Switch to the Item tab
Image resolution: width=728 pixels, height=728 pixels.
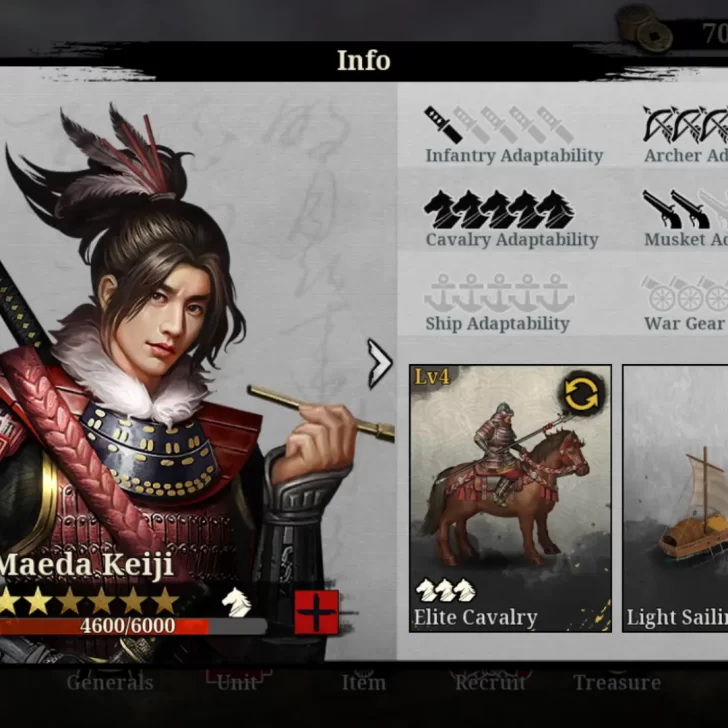[x=363, y=683]
